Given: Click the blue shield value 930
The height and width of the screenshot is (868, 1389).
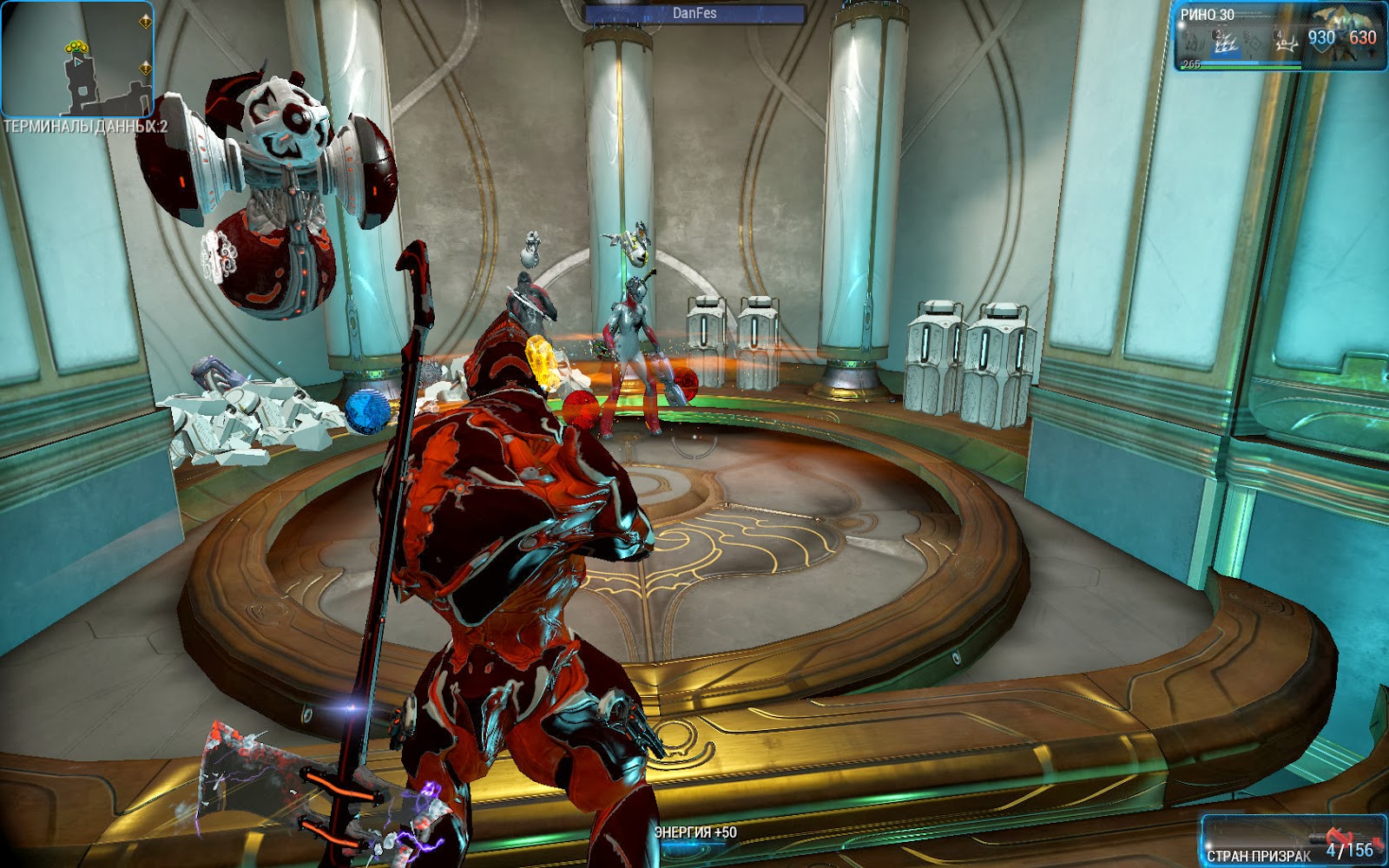Looking at the screenshot, I should click(1321, 38).
